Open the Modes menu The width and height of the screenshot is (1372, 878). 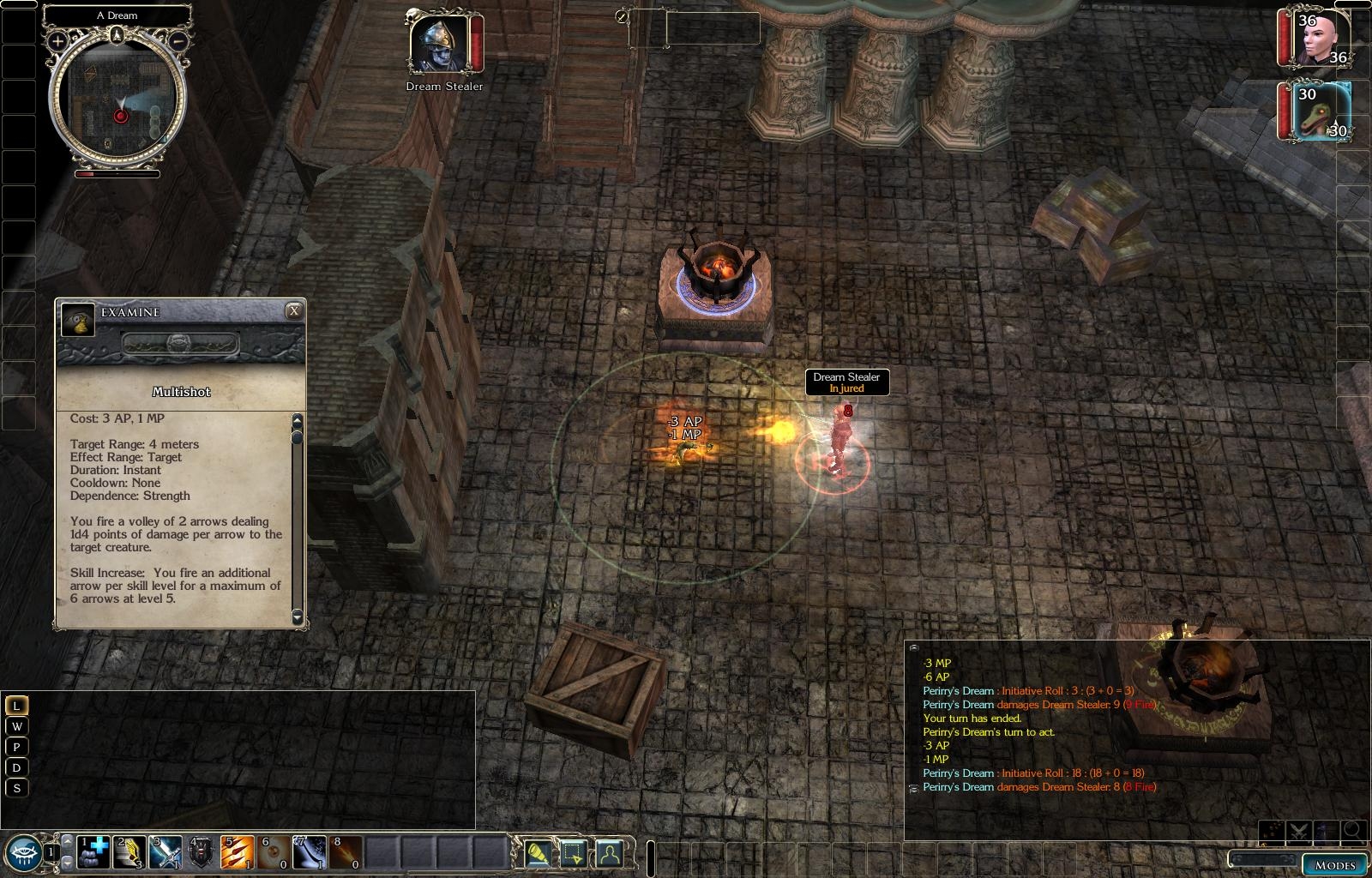point(1335,864)
